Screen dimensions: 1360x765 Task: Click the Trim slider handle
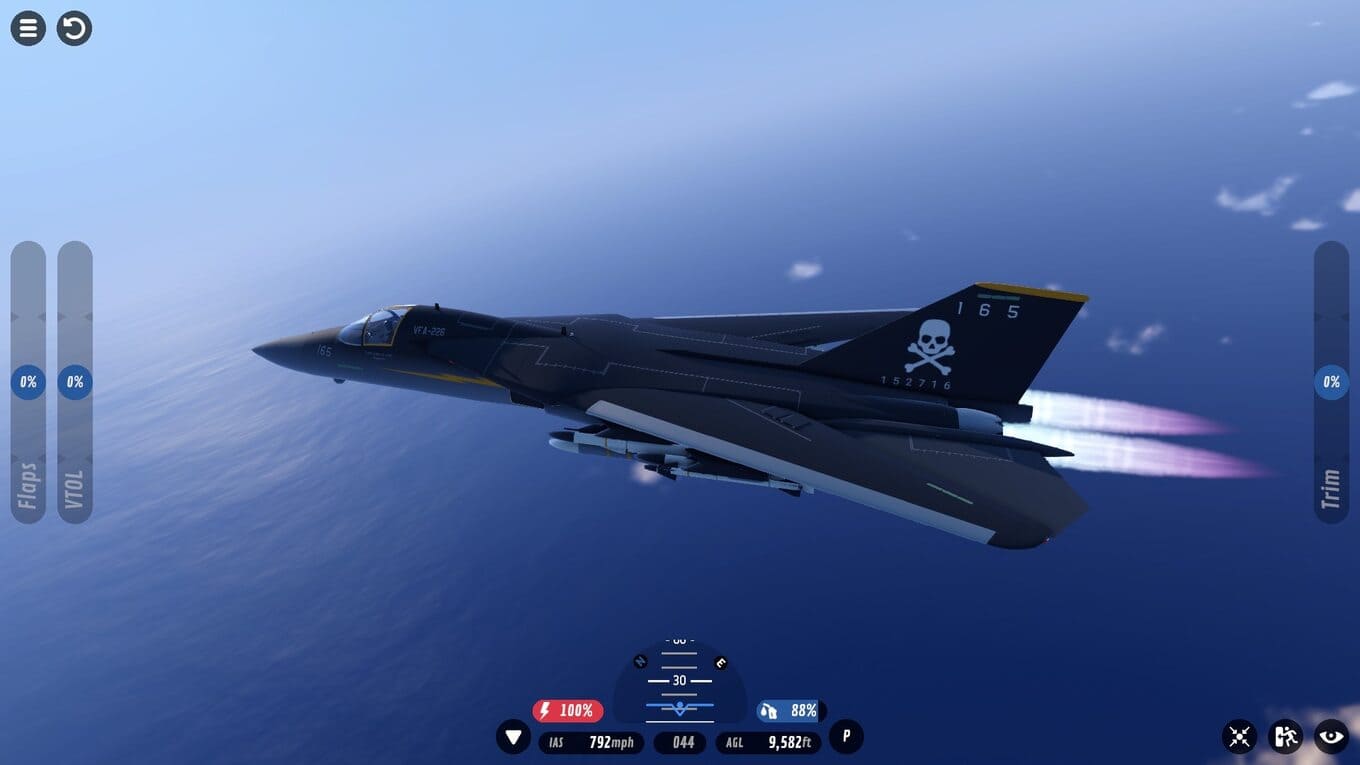pyautogui.click(x=1331, y=382)
